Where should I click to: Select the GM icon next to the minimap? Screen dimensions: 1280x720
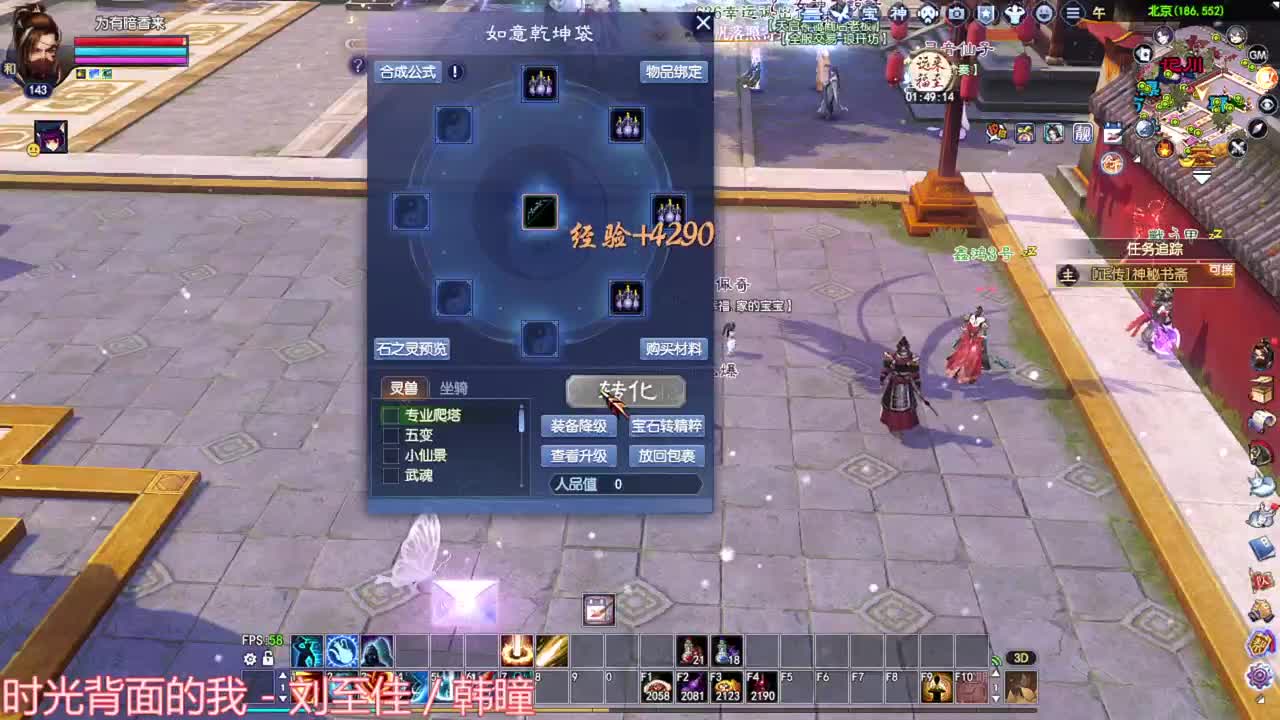coord(1258,56)
